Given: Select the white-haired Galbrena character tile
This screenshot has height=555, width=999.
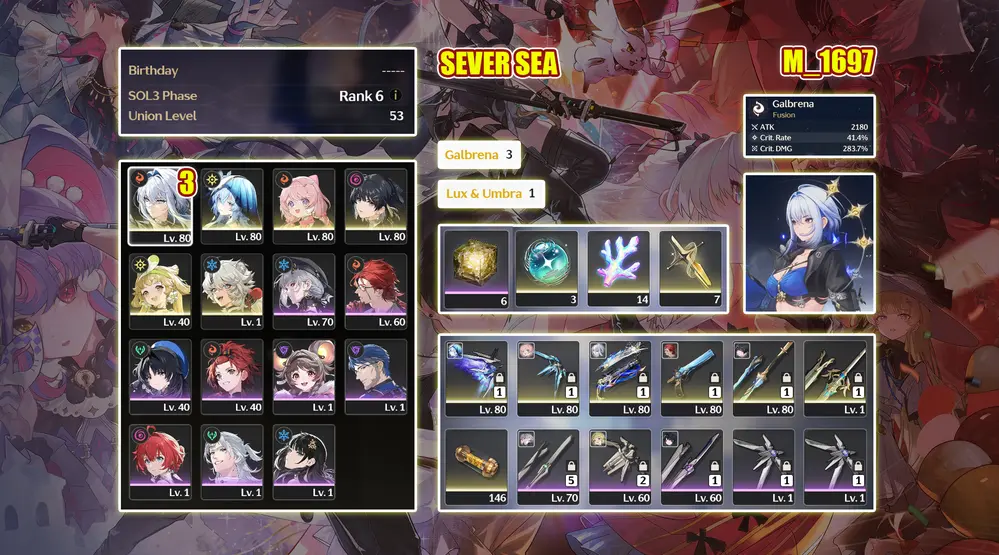Looking at the screenshot, I should tap(160, 206).
